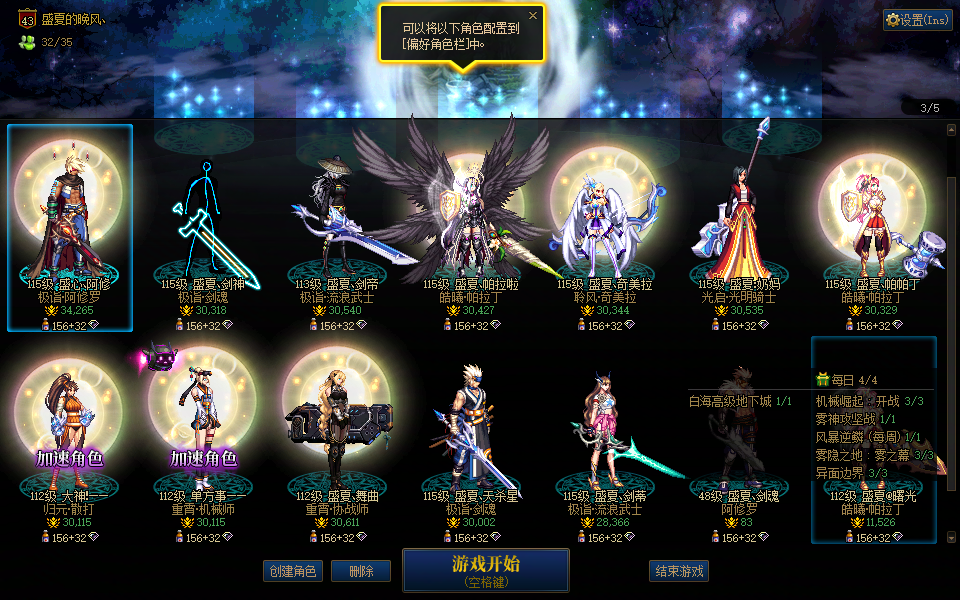This screenshot has height=600, width=960.
Task: Select the level 115 极诣·阿修罗 character
Action: (x=70, y=228)
